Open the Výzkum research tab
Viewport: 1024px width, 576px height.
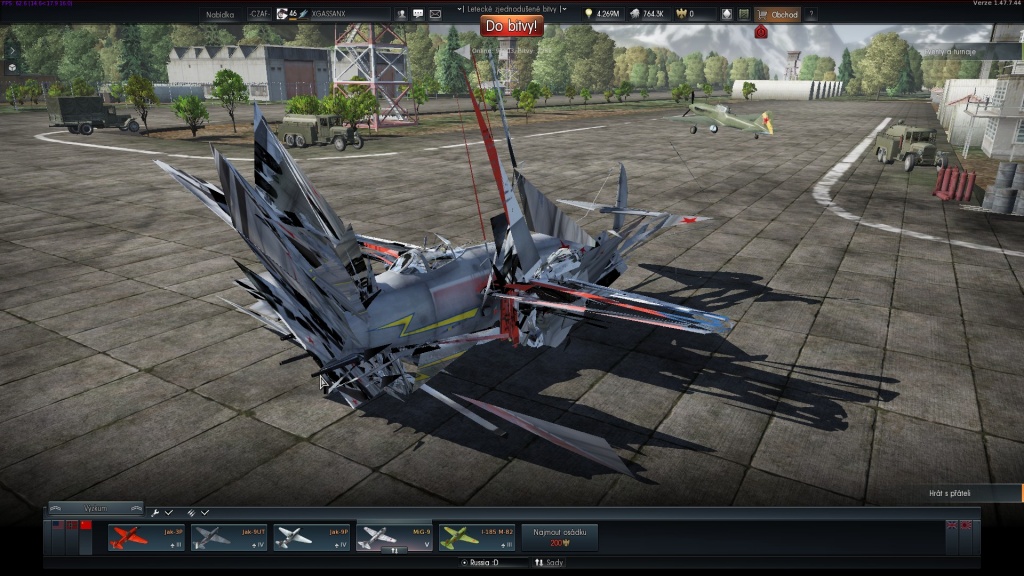pyautogui.click(x=96, y=508)
